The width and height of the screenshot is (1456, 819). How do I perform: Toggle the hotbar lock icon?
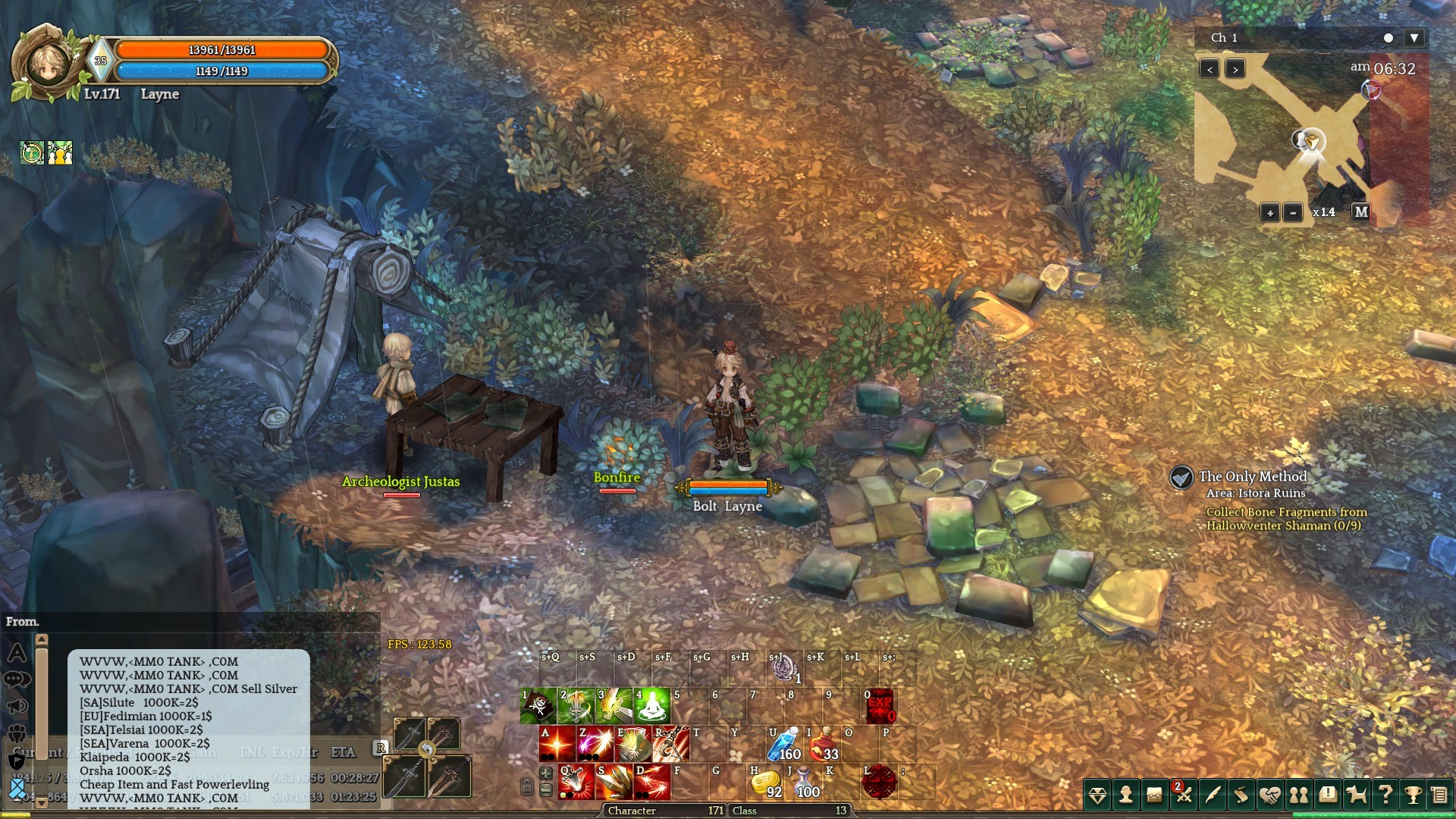point(526,786)
